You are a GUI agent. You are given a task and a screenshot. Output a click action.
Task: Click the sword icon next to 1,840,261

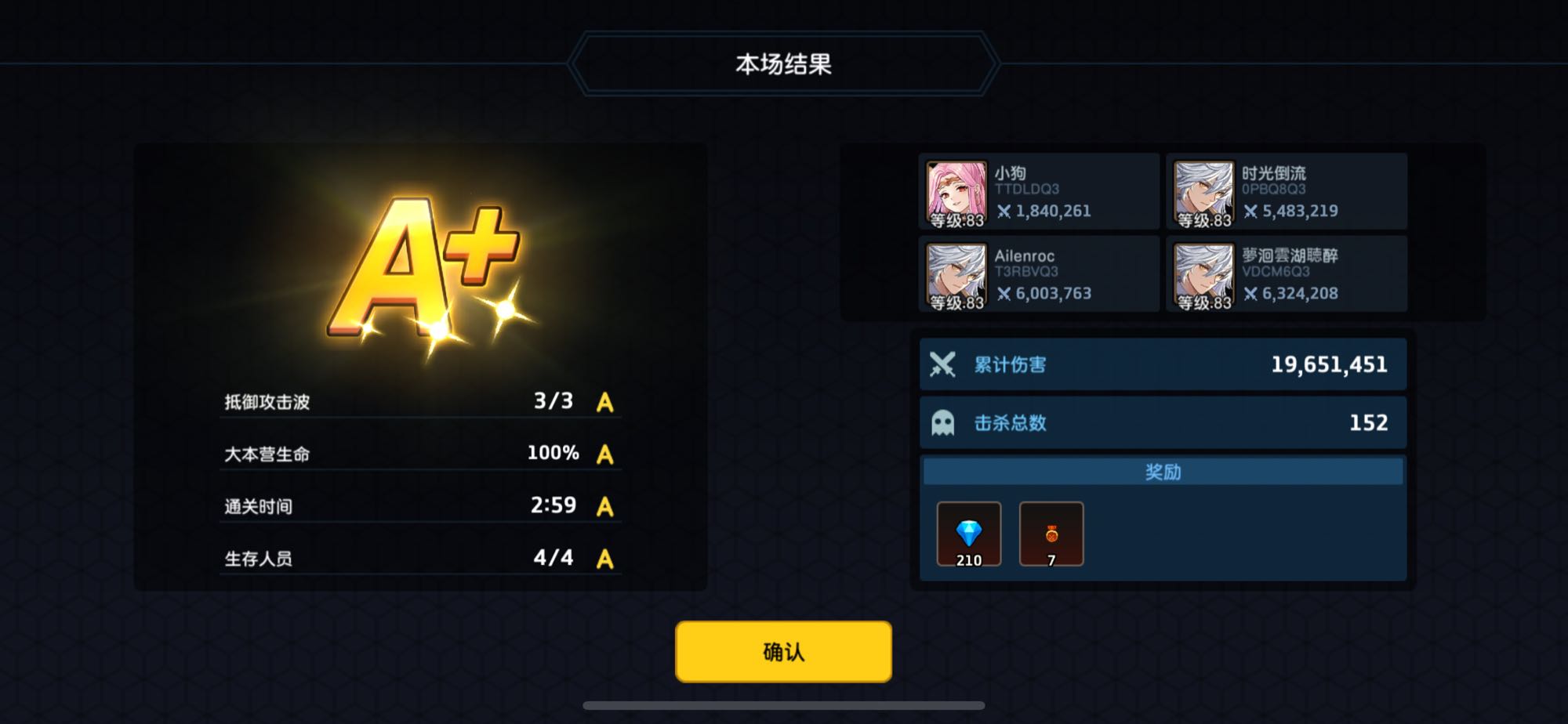[1006, 210]
